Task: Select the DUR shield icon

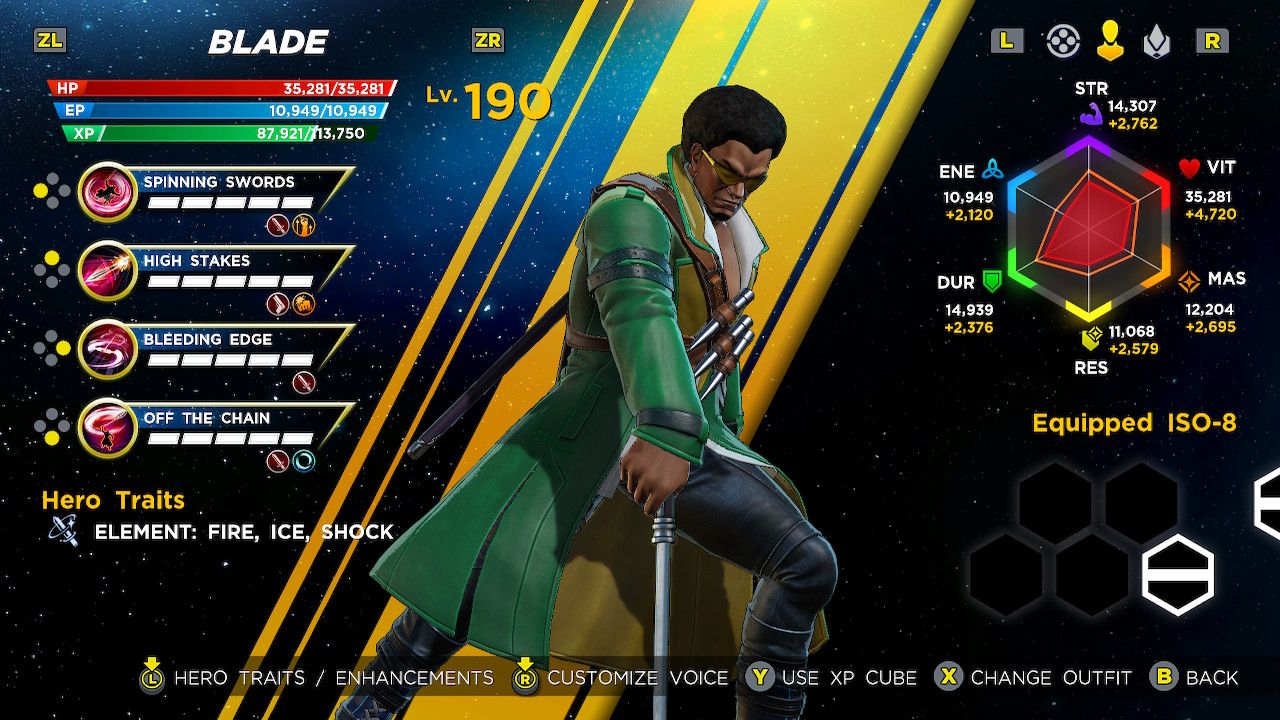Action: click(994, 283)
